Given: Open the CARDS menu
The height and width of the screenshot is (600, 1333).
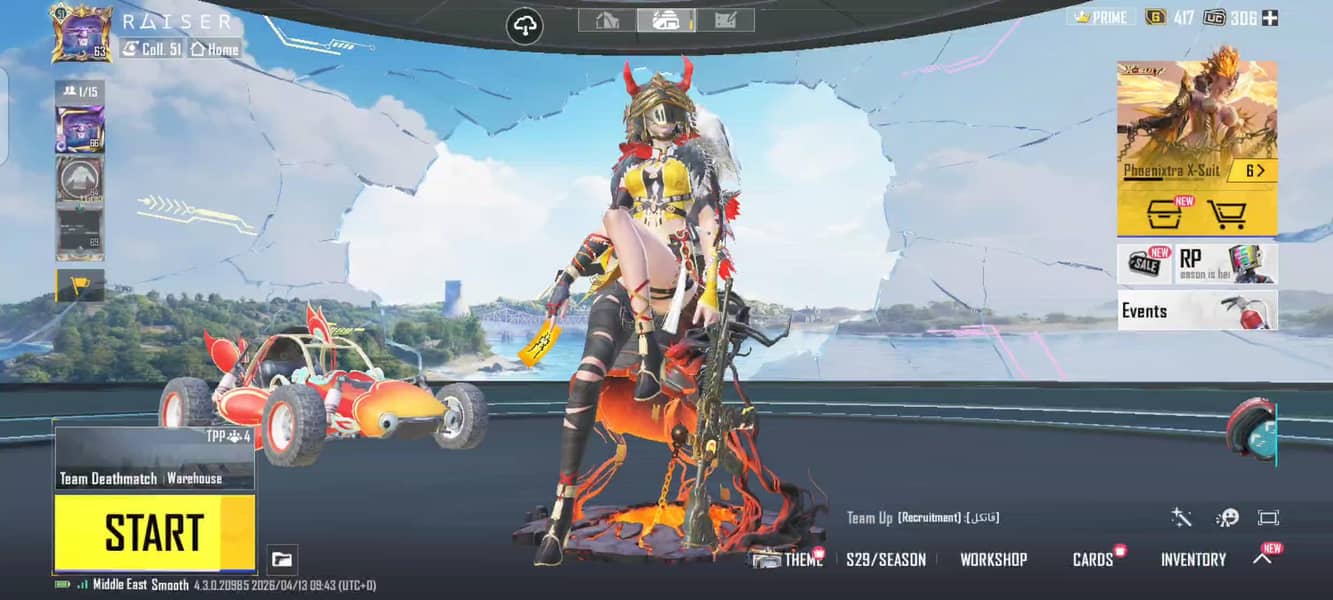Looking at the screenshot, I should pos(1093,560).
